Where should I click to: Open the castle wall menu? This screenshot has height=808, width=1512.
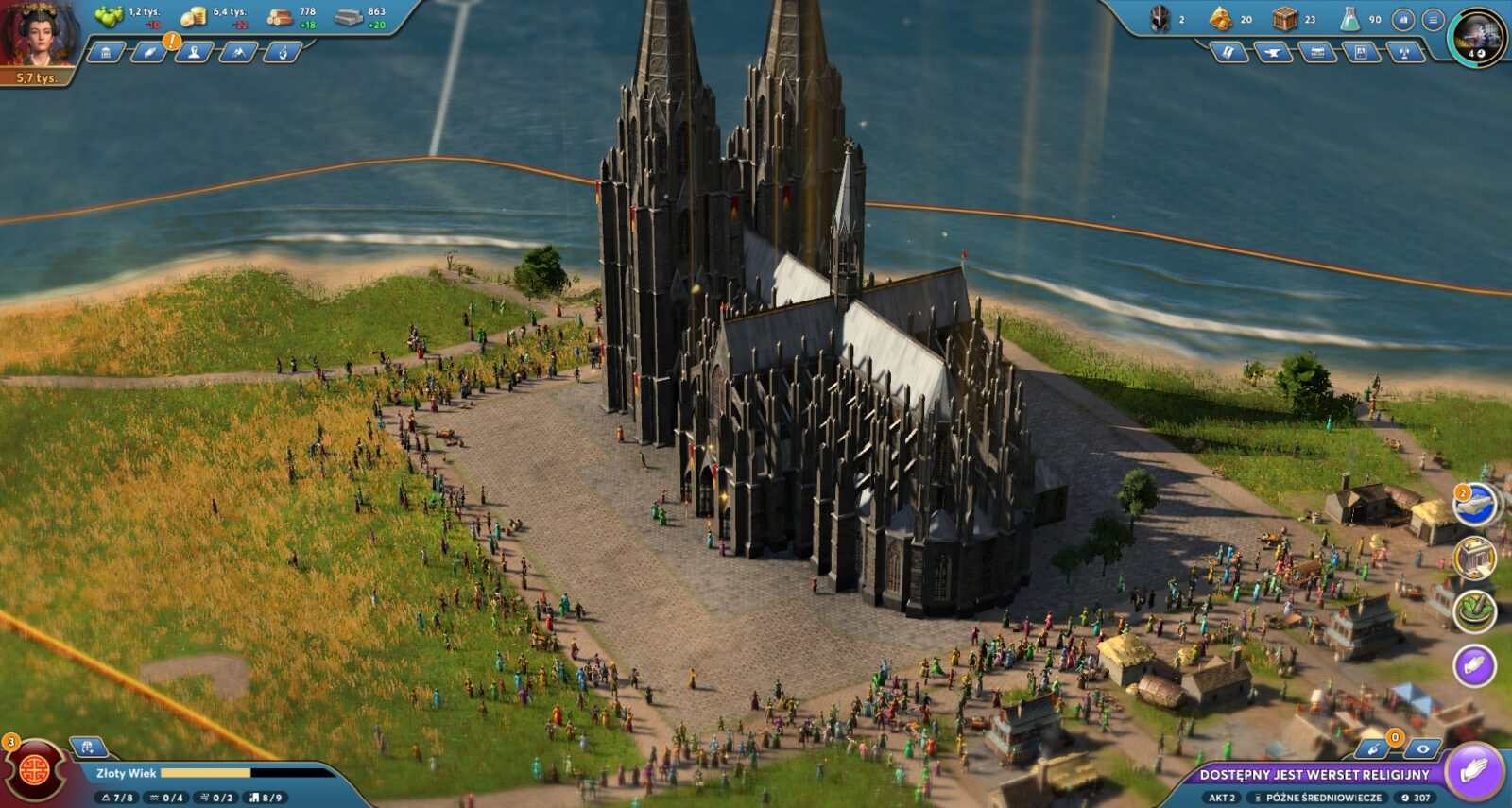[x=1317, y=52]
